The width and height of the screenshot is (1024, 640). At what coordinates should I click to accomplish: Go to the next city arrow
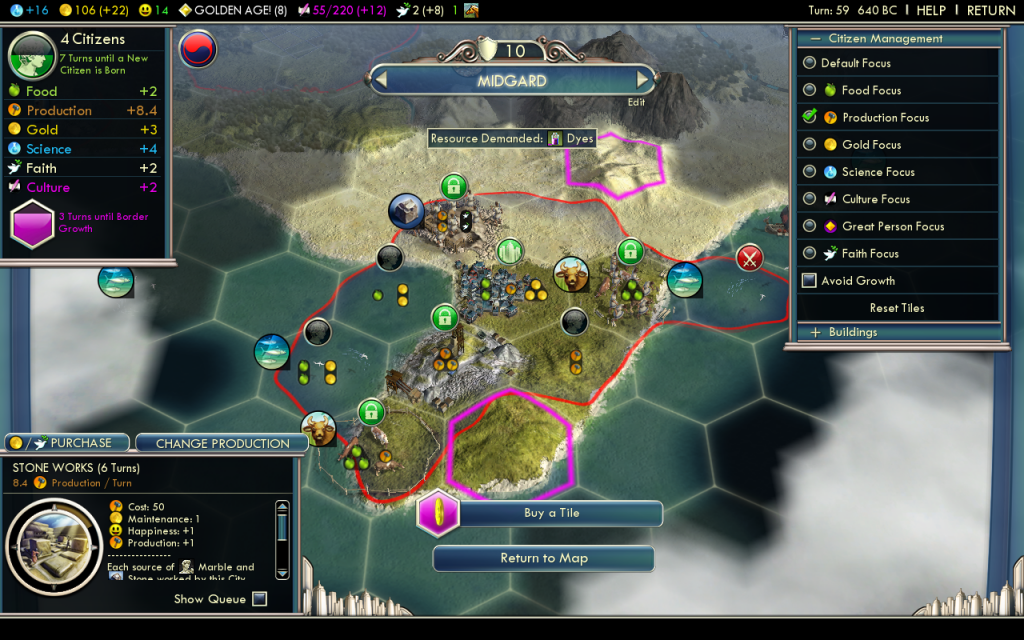point(643,80)
